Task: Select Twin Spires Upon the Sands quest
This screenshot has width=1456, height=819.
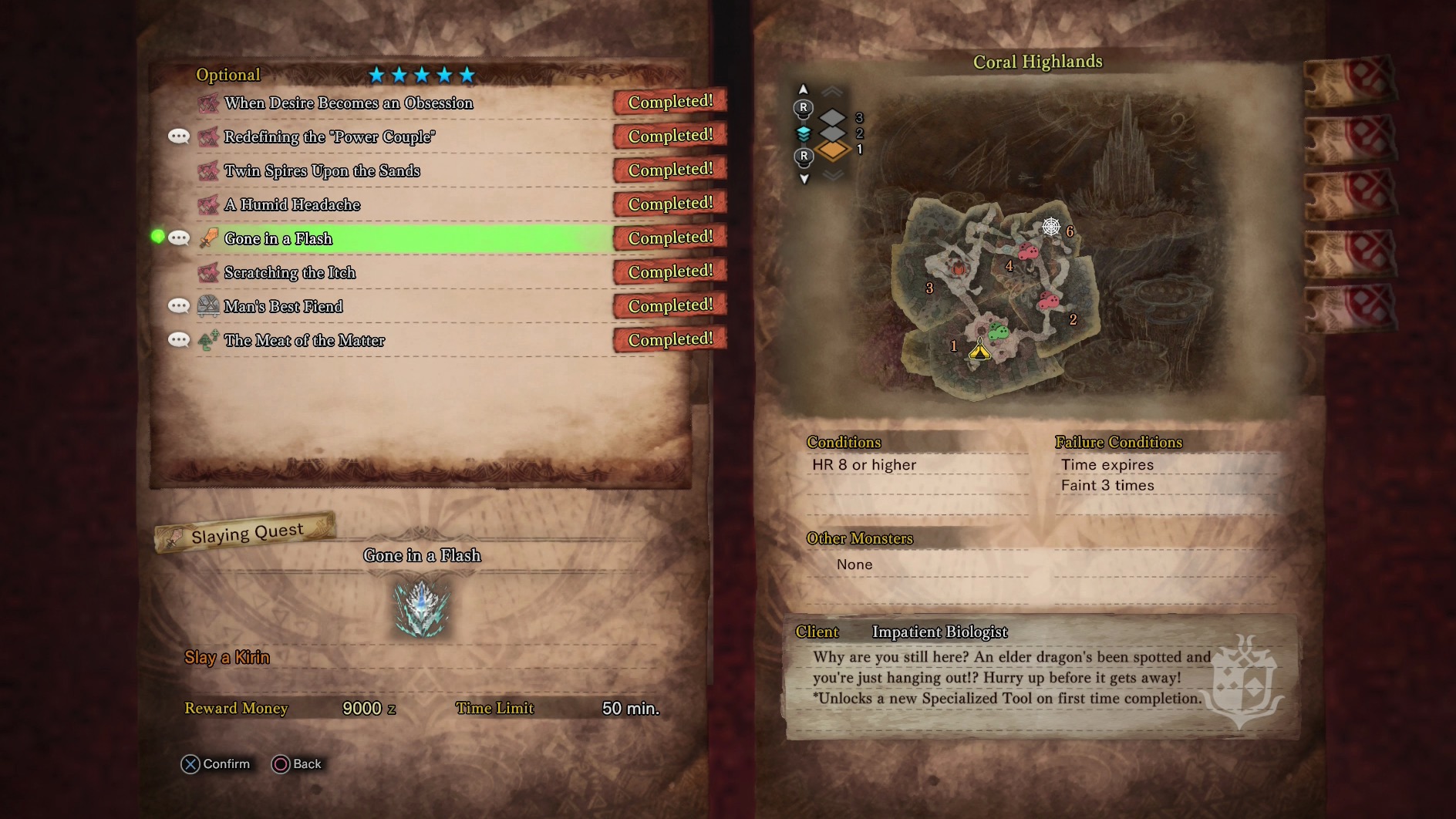Action: [322, 171]
